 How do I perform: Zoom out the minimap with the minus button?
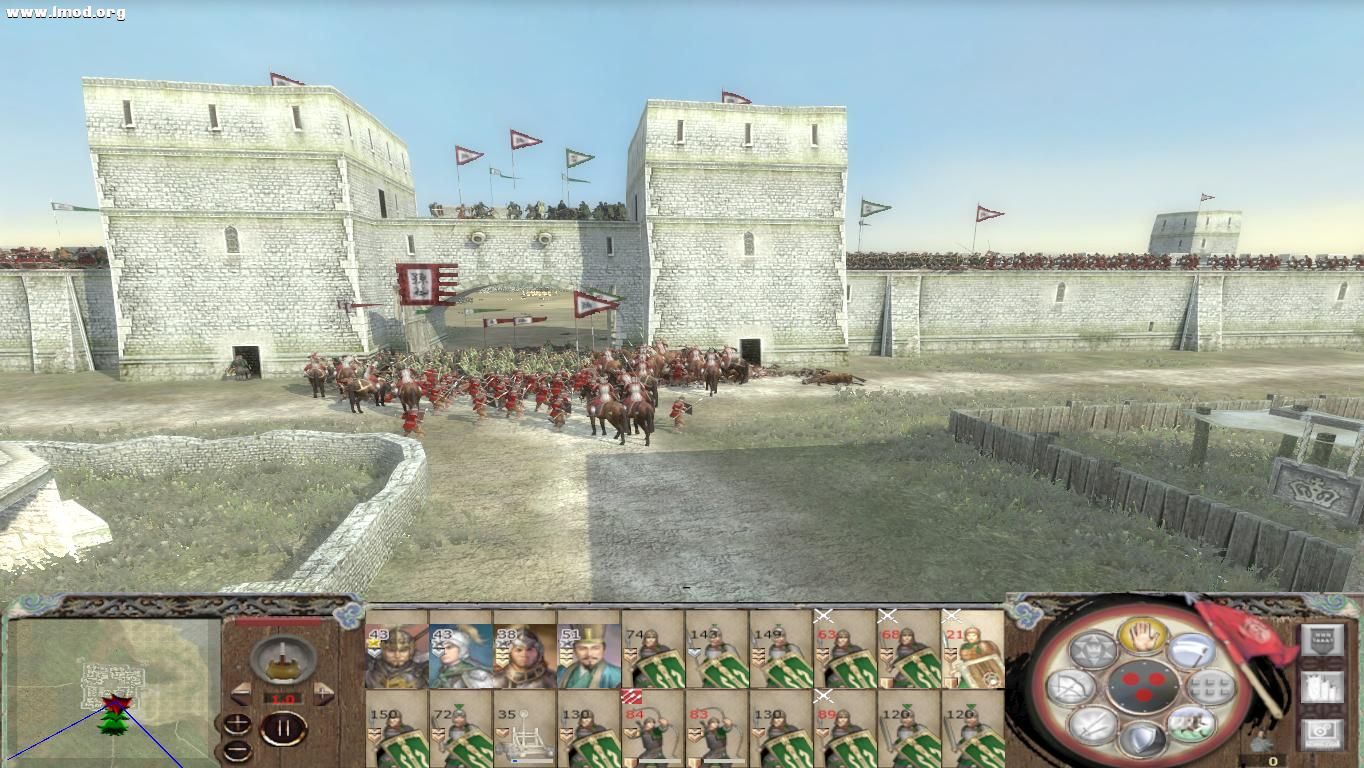[x=236, y=749]
